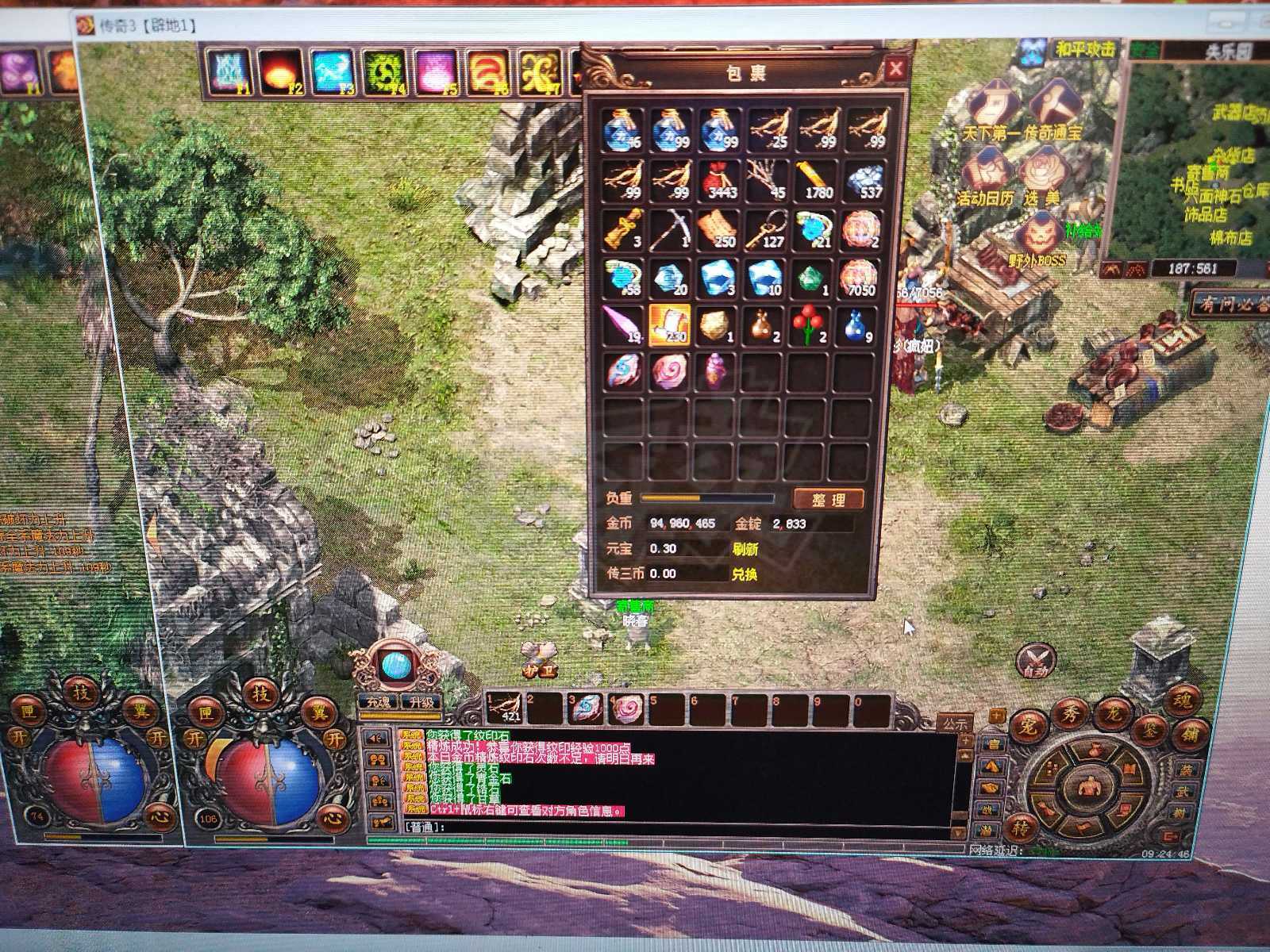Select the red pouch with 3443
1270x952 pixels.
point(718,180)
